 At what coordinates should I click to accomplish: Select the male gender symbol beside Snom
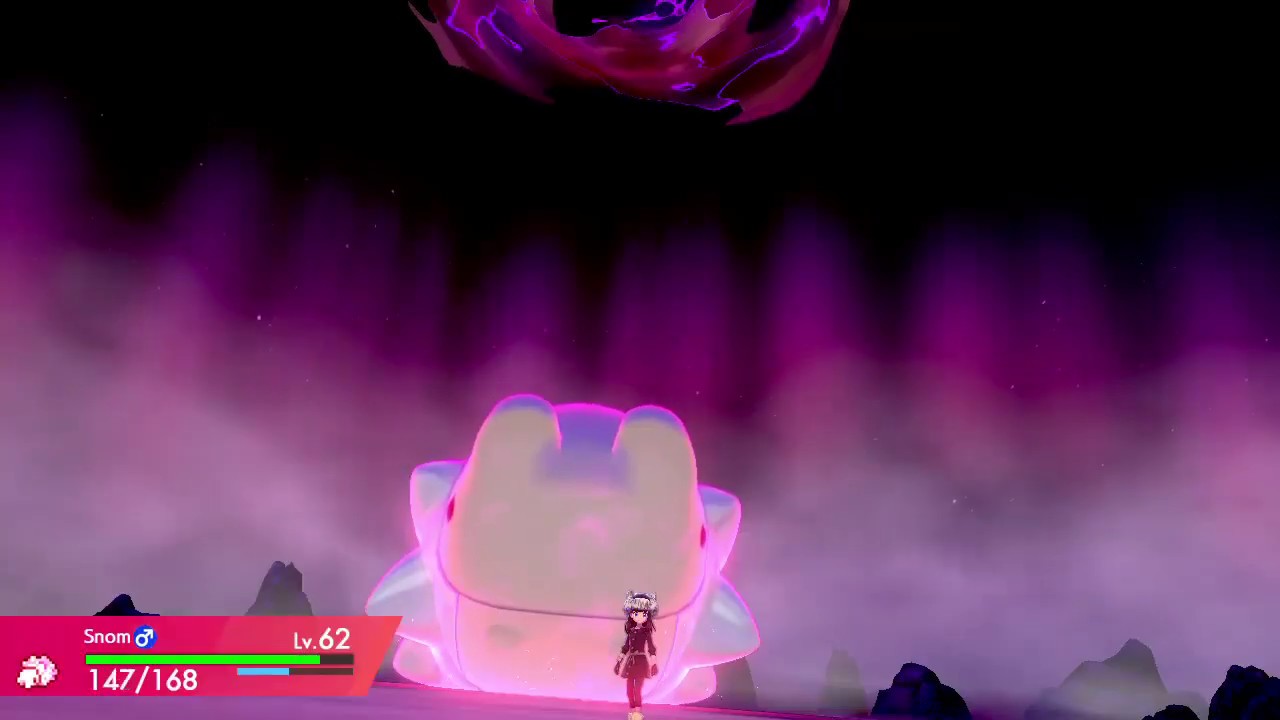click(x=146, y=636)
